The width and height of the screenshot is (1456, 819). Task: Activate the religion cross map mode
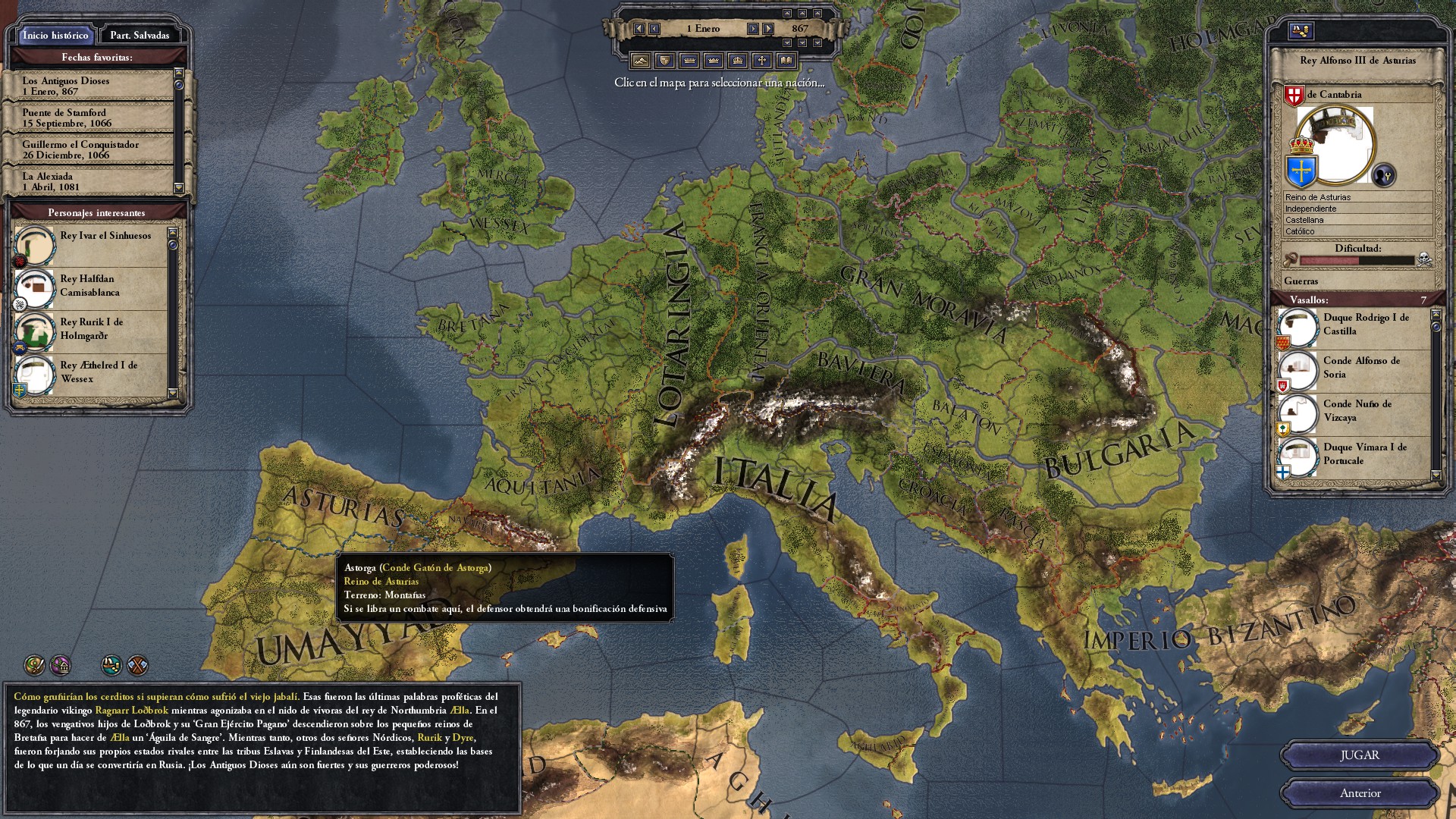761,61
